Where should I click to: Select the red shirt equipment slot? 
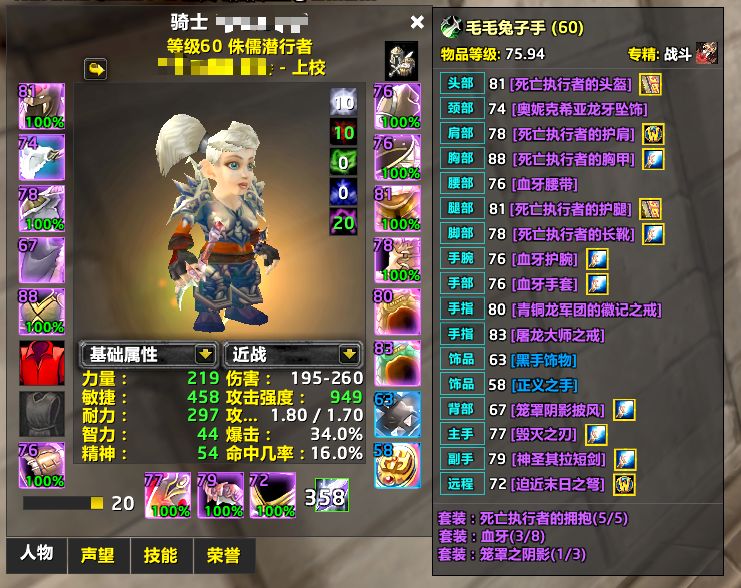[x=42, y=362]
